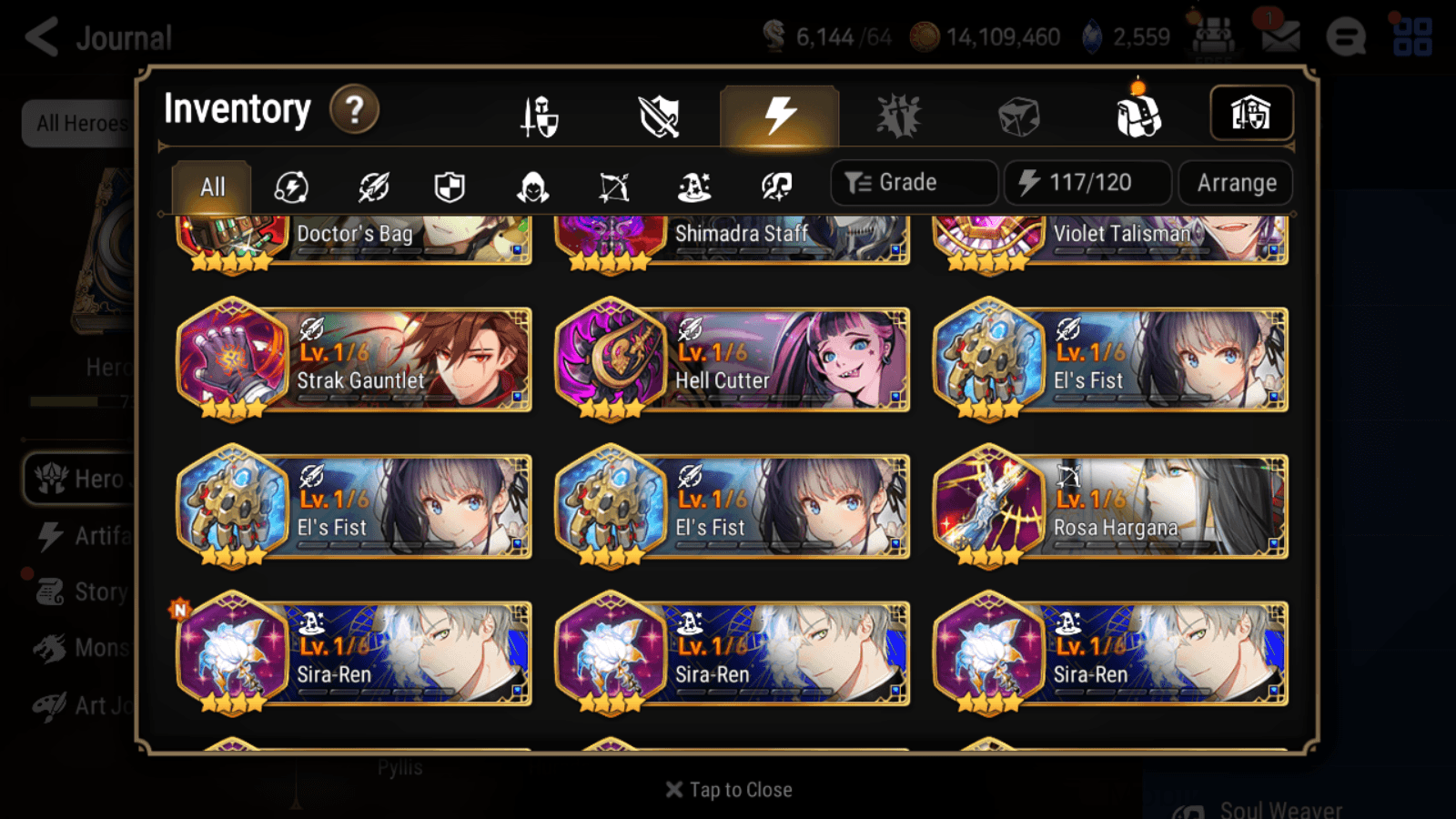Image resolution: width=1456 pixels, height=819 pixels.
Task: Filter artifacts by the Ranger bow icon
Action: tap(614, 187)
